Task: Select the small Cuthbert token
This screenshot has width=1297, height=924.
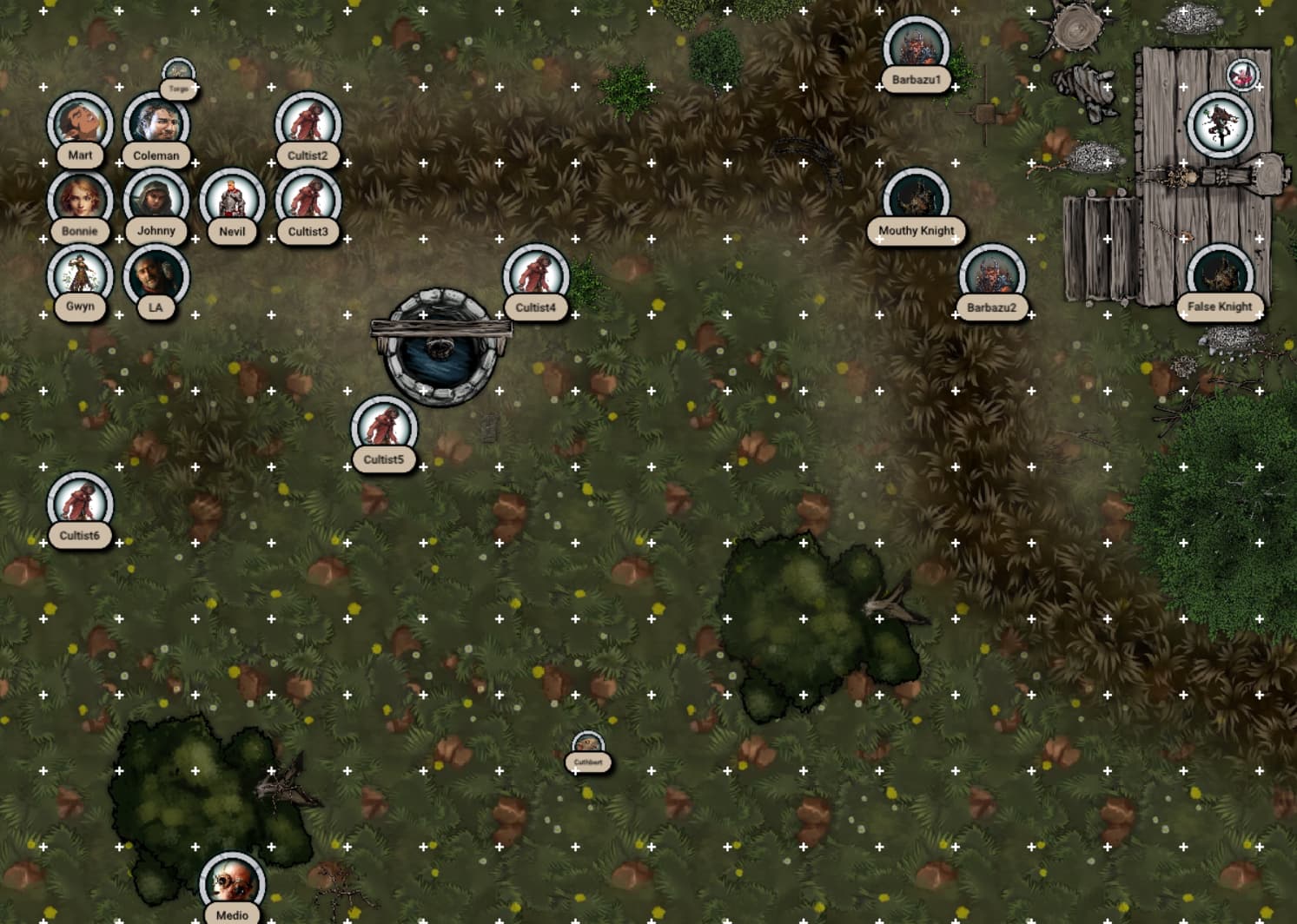Action: coord(588,747)
